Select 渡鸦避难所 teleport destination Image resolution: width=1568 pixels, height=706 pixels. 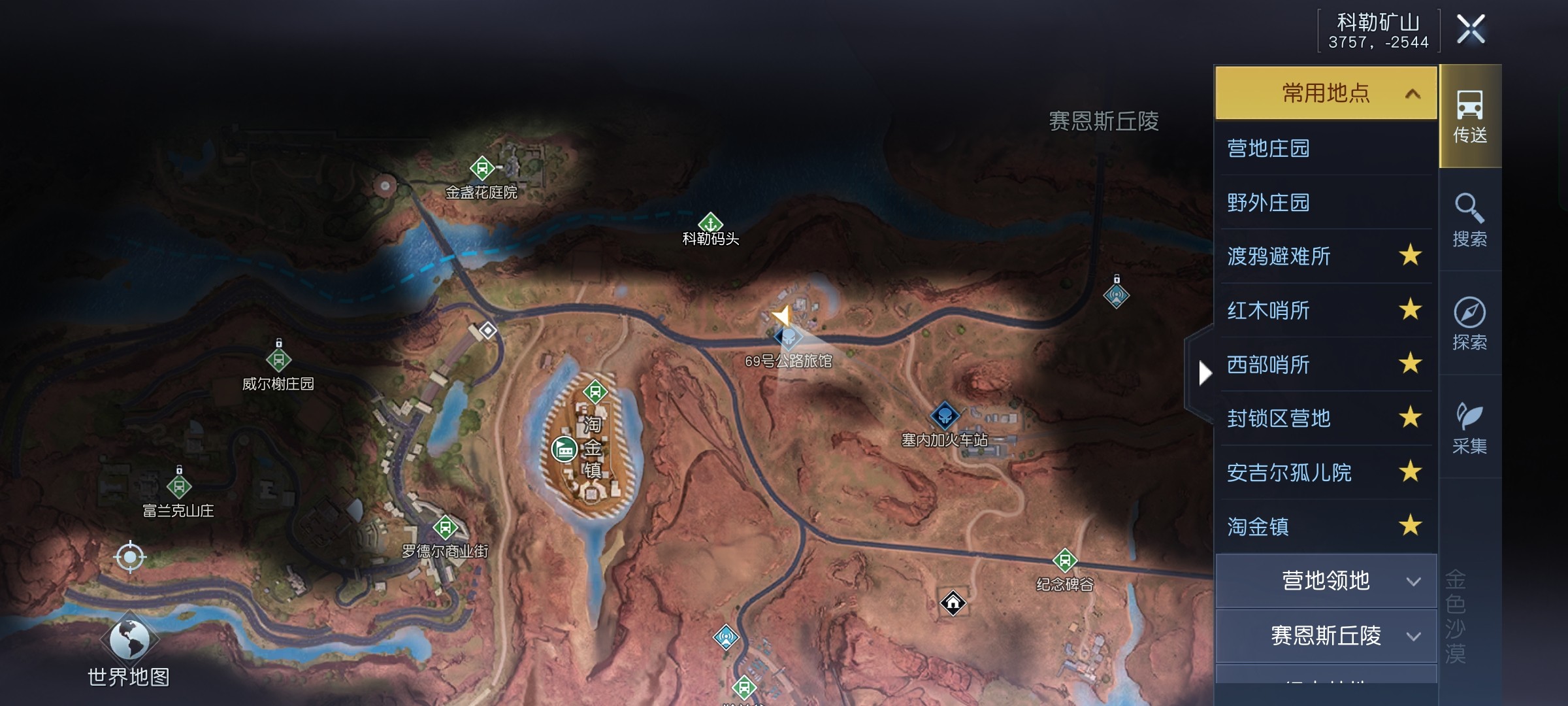click(x=1279, y=256)
